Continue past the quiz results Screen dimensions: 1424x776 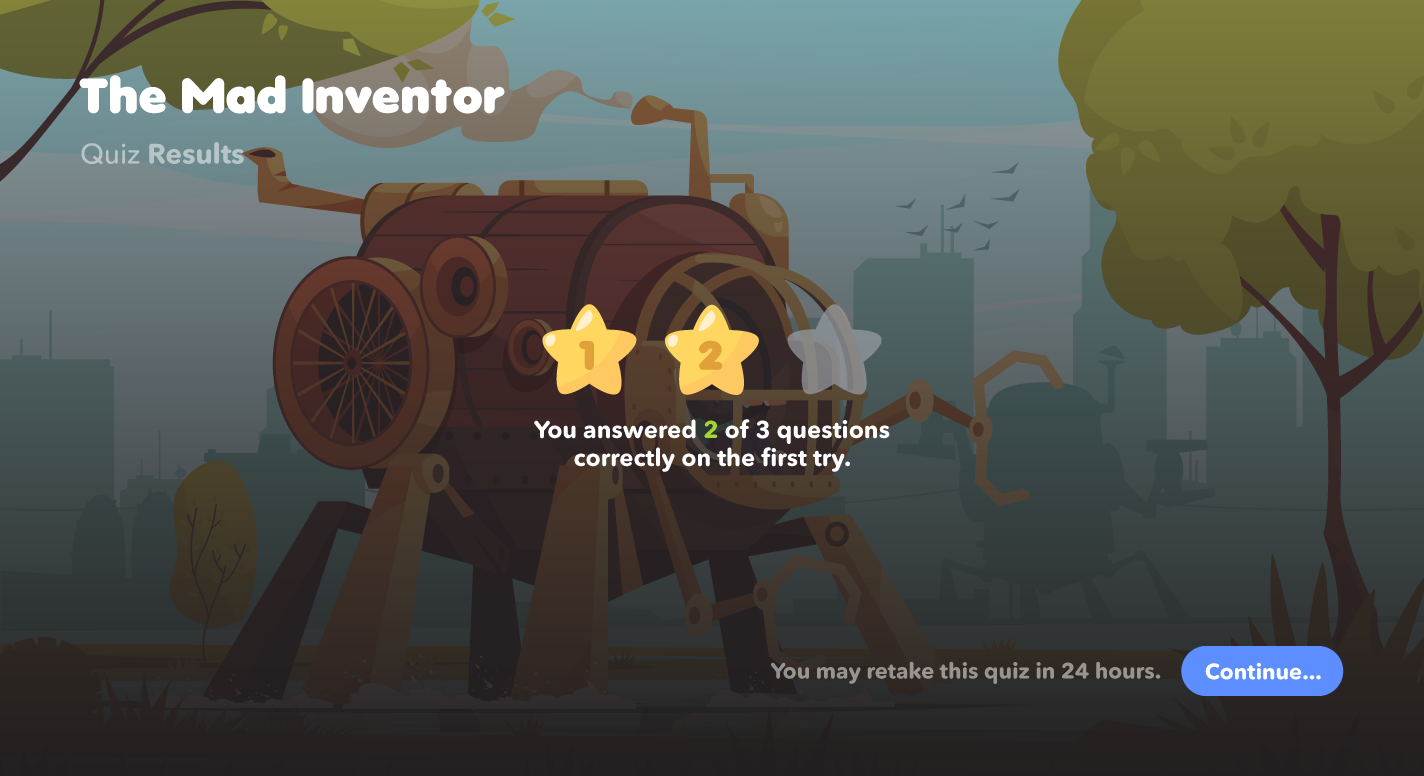pyautogui.click(x=1261, y=671)
